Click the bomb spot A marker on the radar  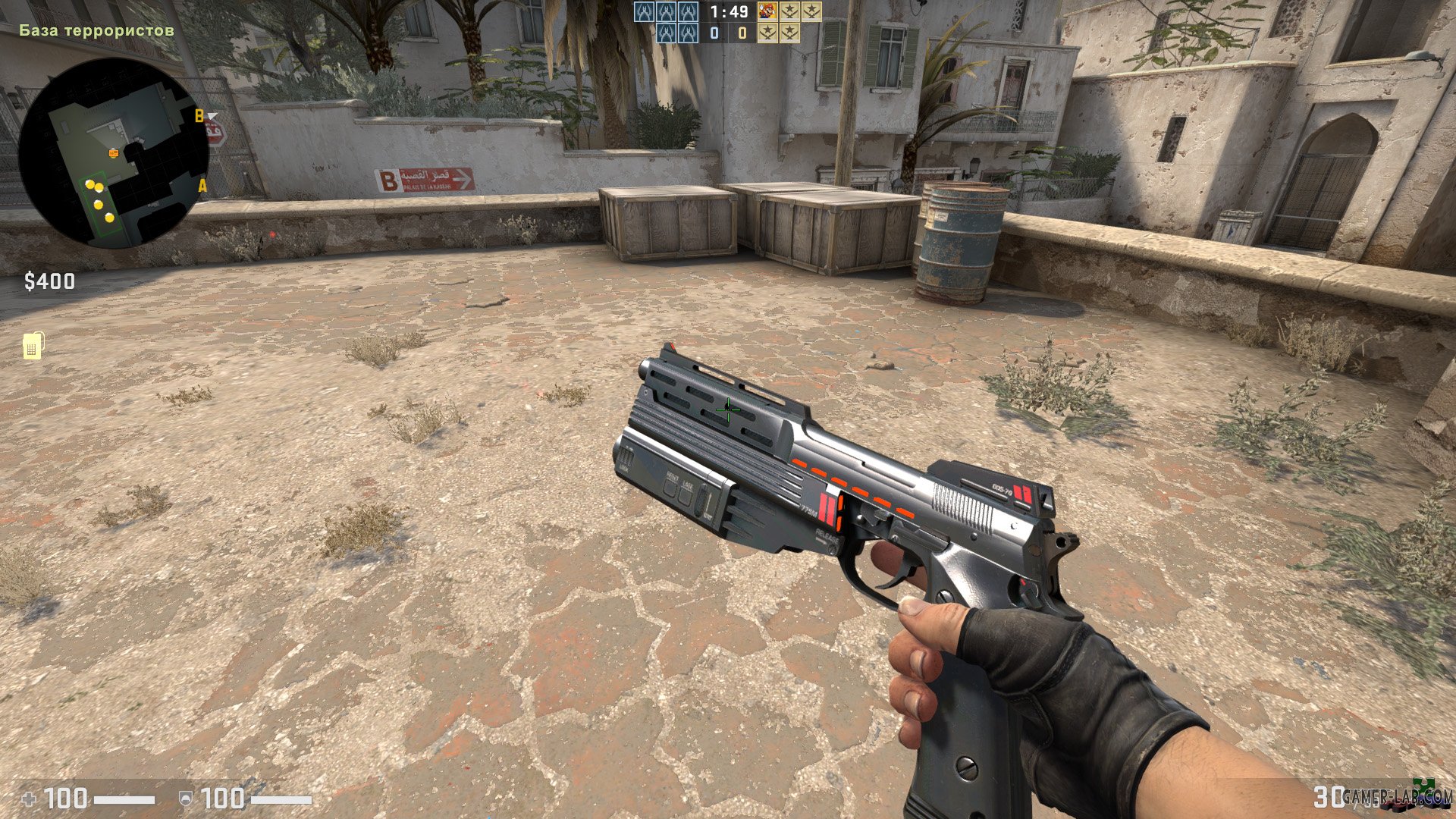[x=202, y=186]
